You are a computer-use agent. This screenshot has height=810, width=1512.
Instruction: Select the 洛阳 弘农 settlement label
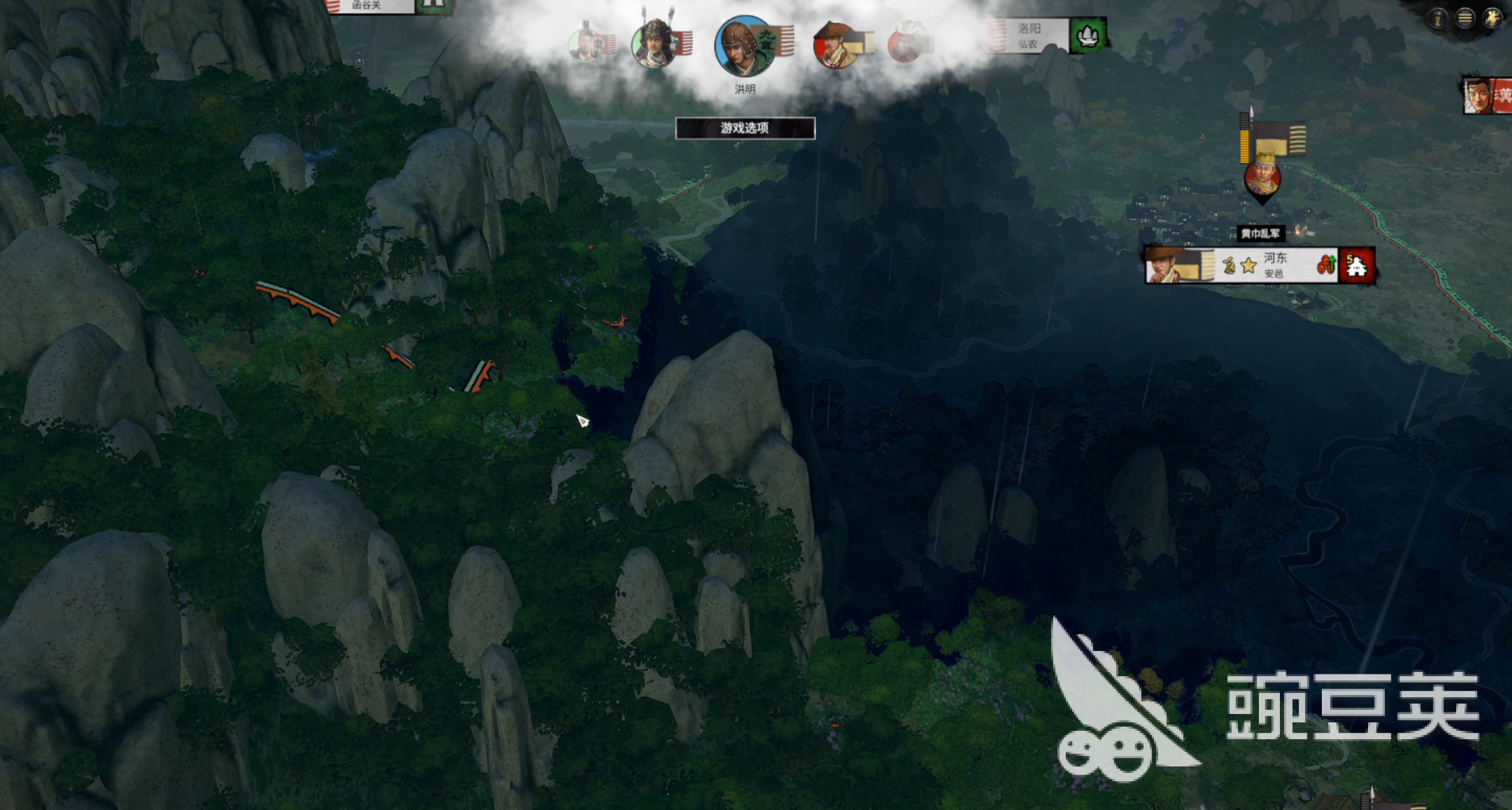coord(1028,35)
